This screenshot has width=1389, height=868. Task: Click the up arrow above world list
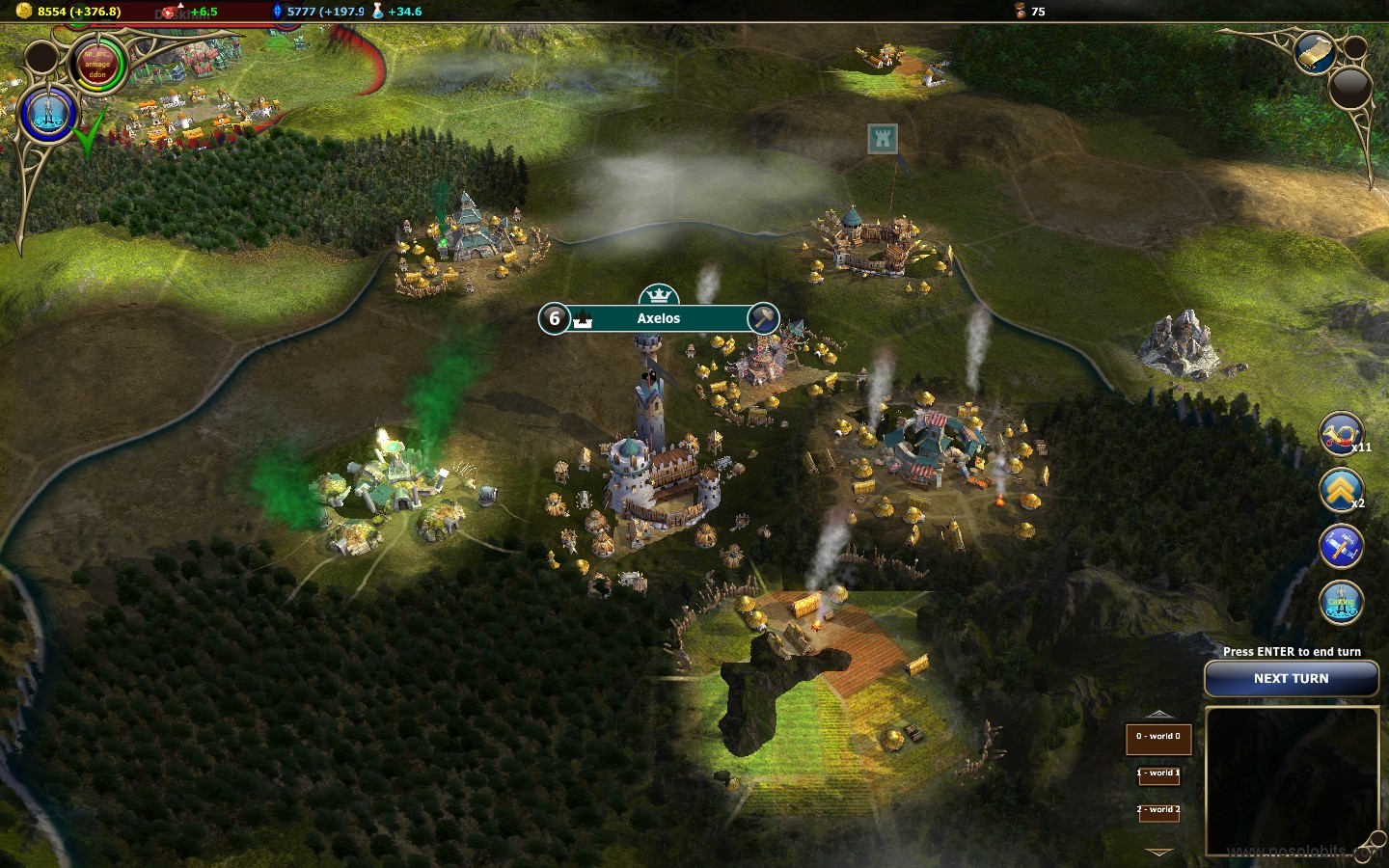[x=1158, y=714]
